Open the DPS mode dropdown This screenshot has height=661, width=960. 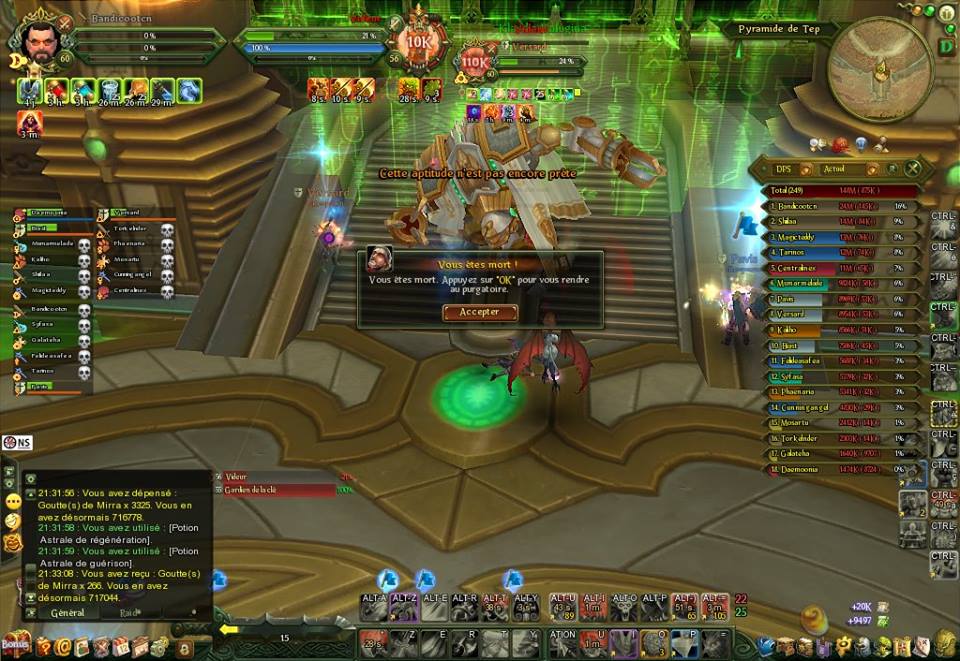point(796,169)
